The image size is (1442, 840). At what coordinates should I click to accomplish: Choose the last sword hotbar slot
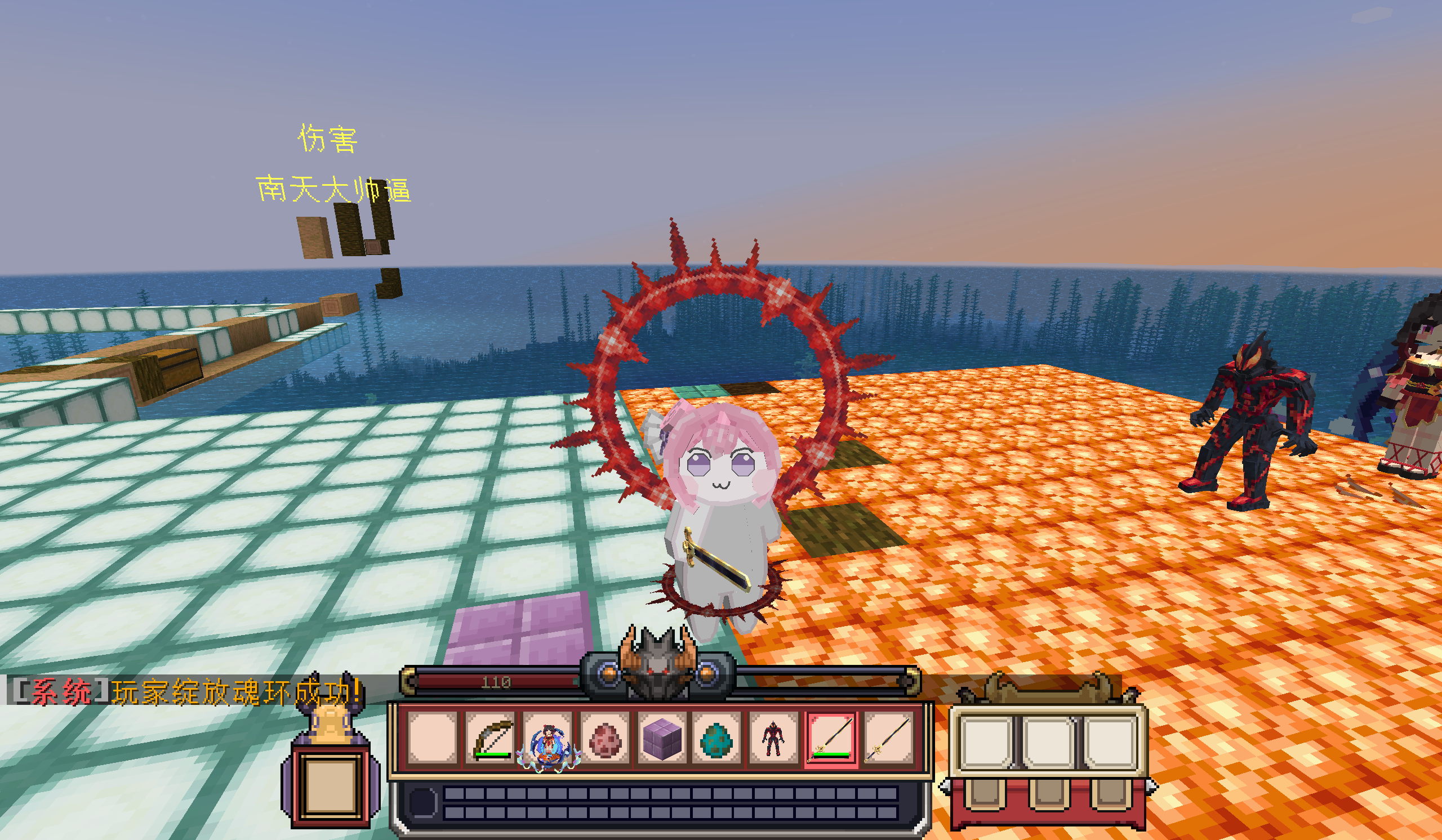tap(888, 739)
